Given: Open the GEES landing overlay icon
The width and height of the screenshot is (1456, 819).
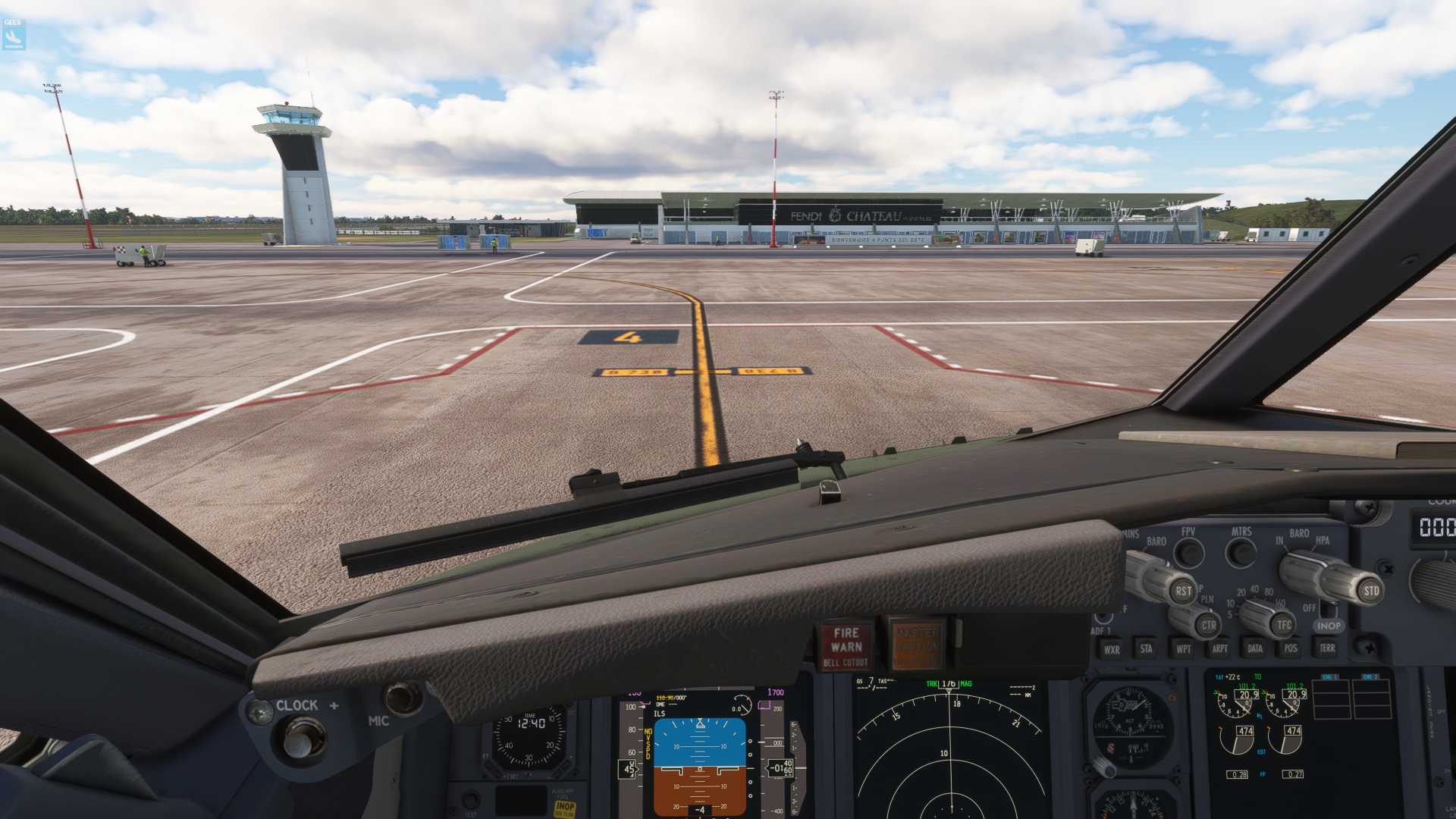Looking at the screenshot, I should coord(14,35).
